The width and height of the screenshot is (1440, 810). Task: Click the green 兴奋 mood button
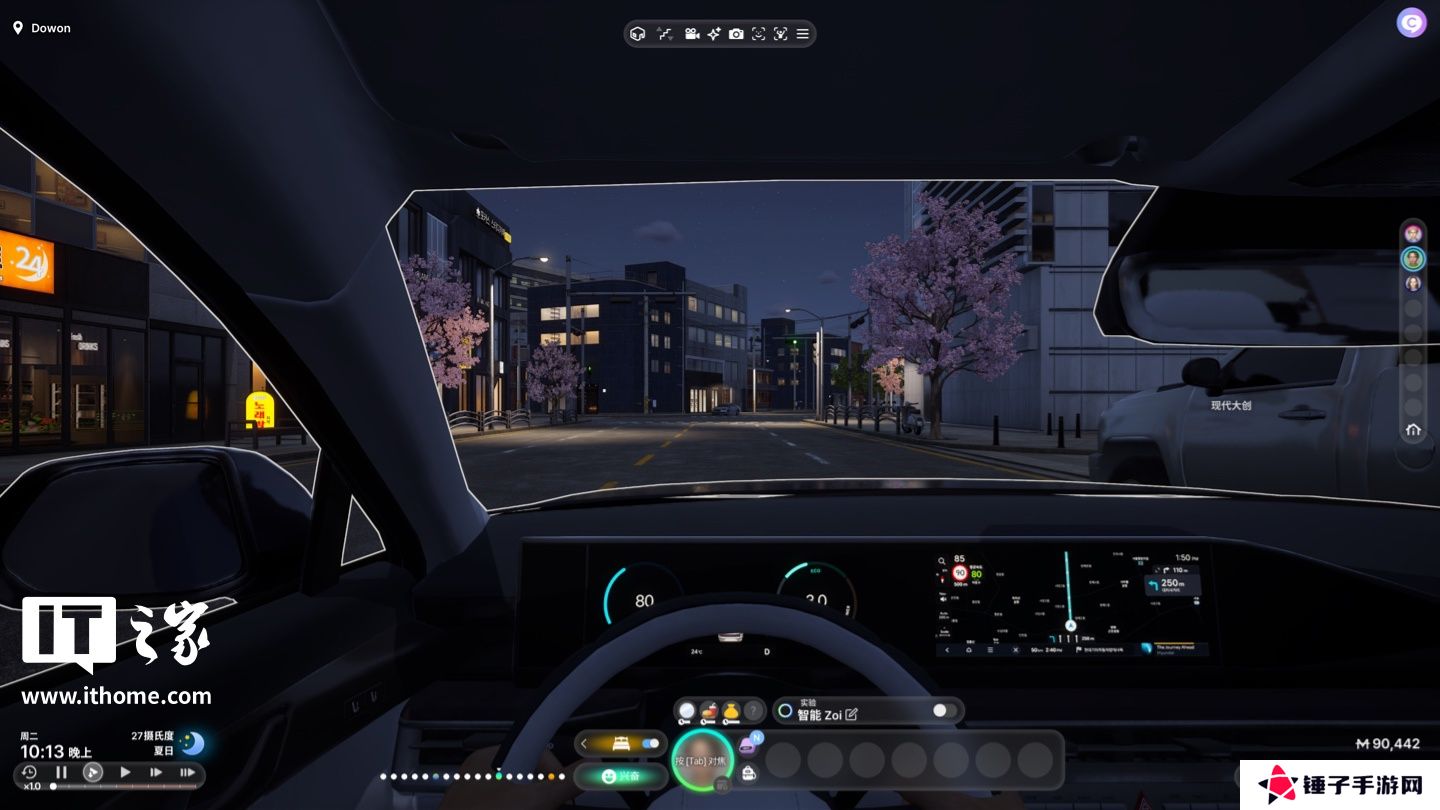[621, 776]
